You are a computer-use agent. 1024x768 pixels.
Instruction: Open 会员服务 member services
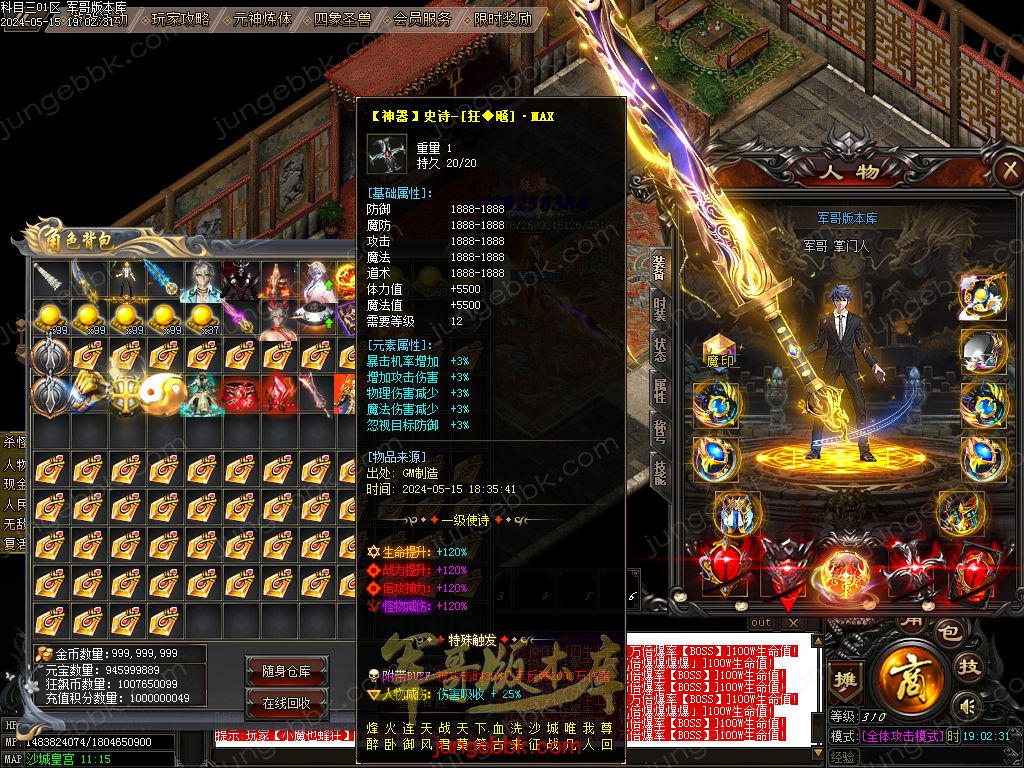(x=422, y=18)
